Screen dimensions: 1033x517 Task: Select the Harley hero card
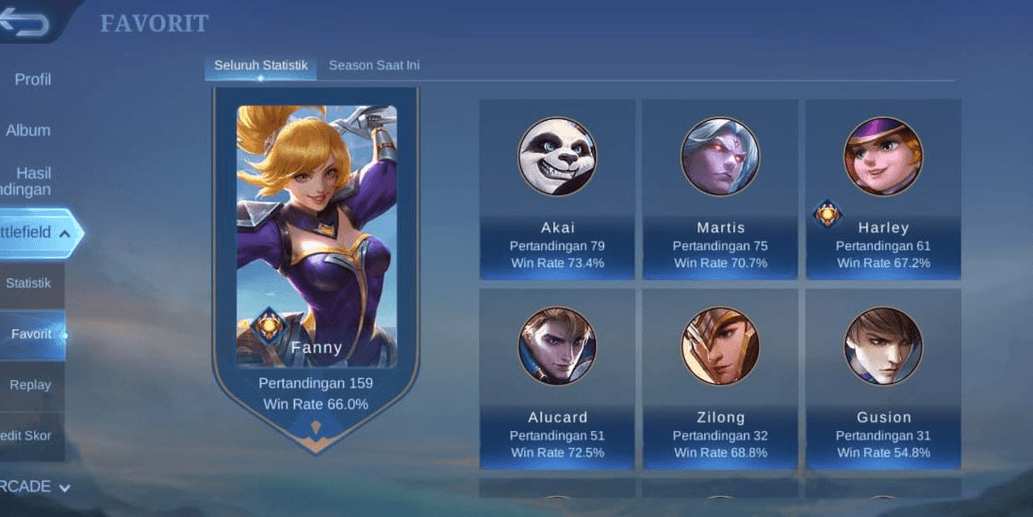coord(883,189)
